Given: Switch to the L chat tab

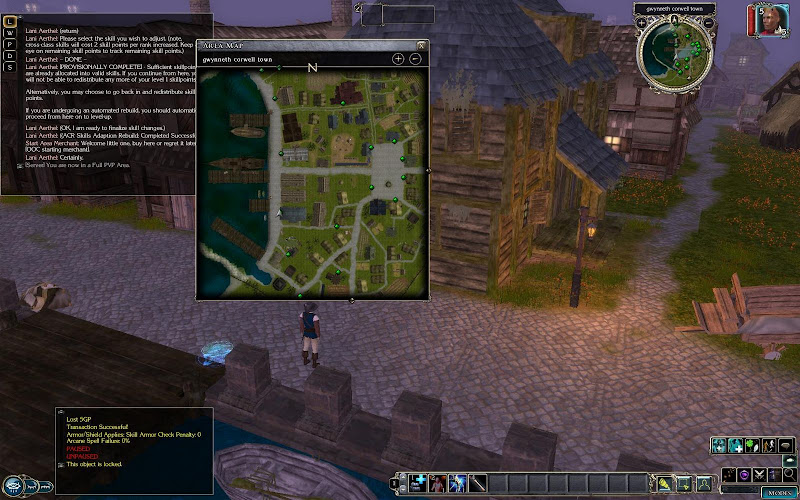Looking at the screenshot, I should pos(9,21).
